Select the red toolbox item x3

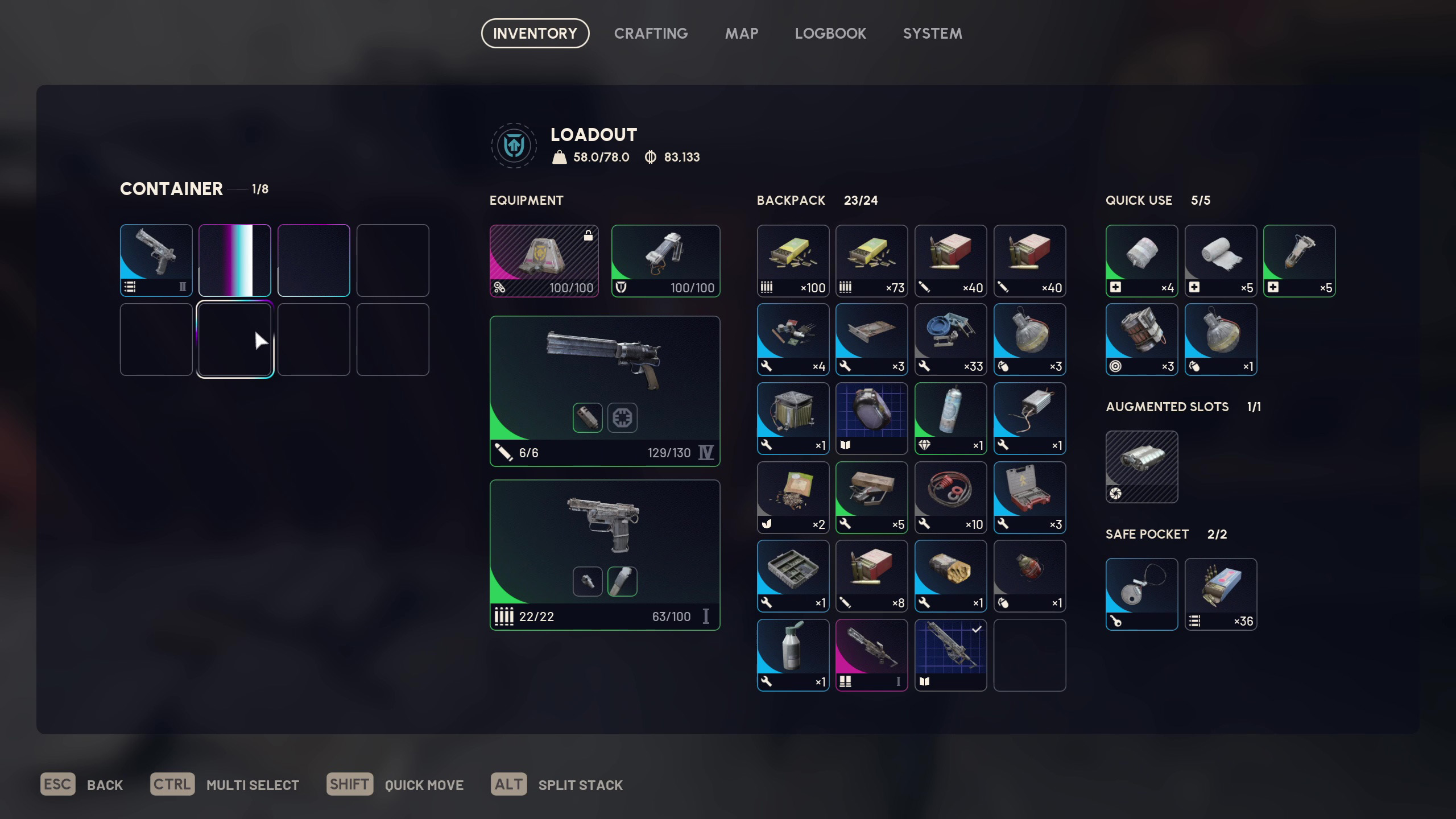pyautogui.click(x=1029, y=497)
